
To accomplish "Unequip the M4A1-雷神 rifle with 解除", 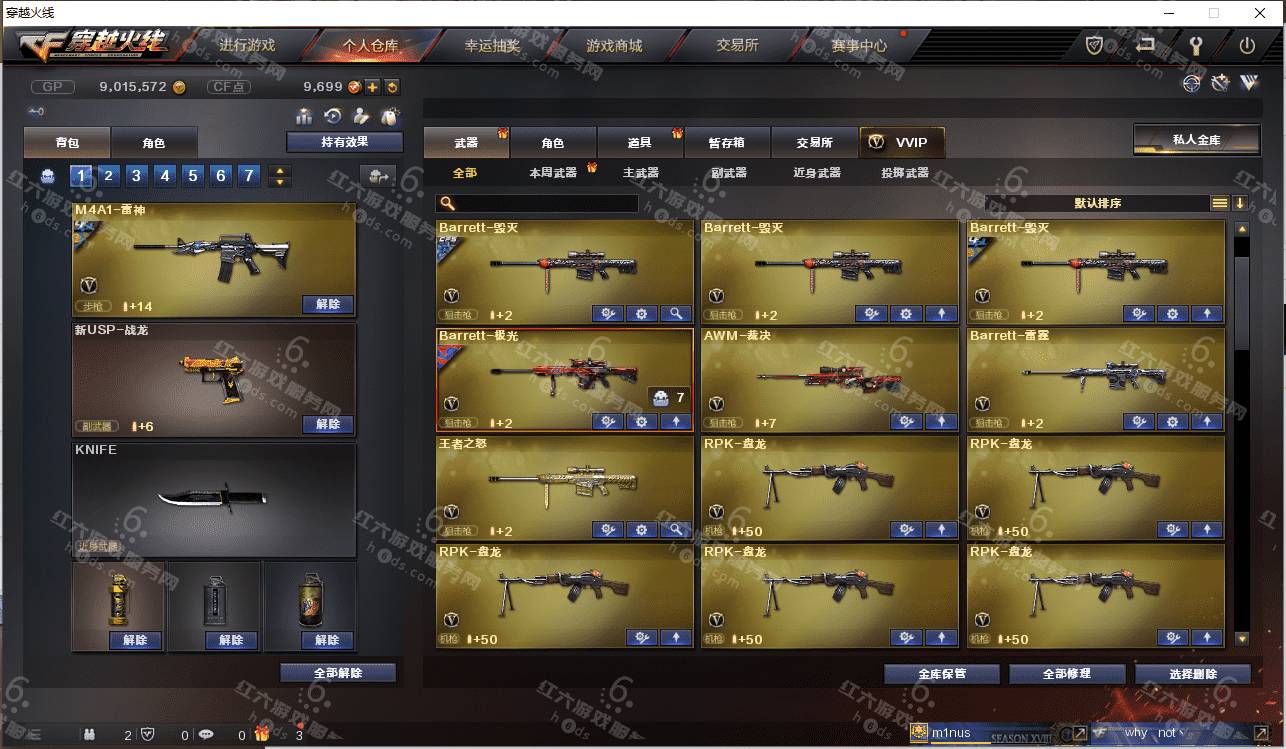I will tap(327, 304).
